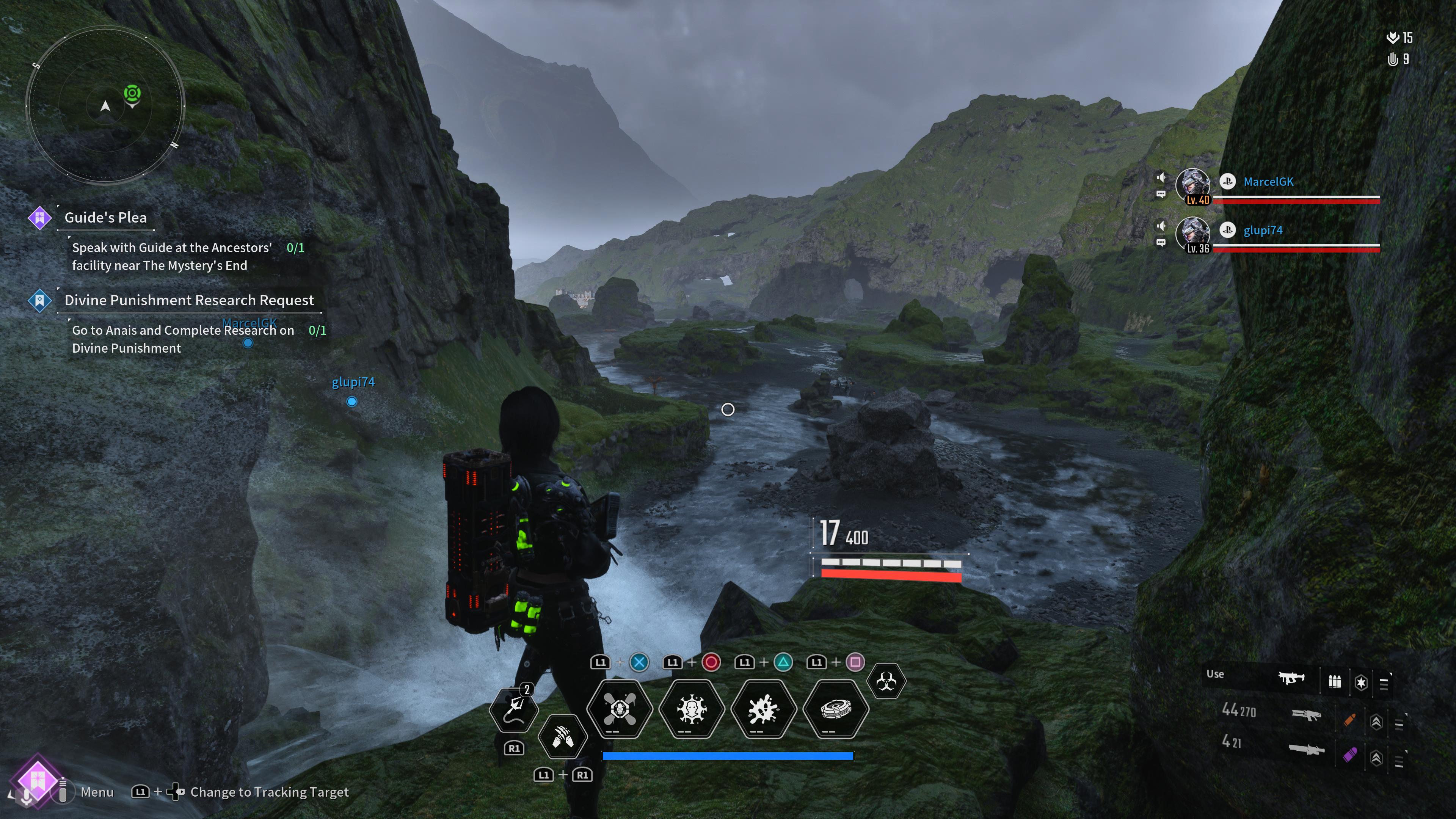
Task: Select the Divine Punishment Research Request quest
Action: [189, 300]
